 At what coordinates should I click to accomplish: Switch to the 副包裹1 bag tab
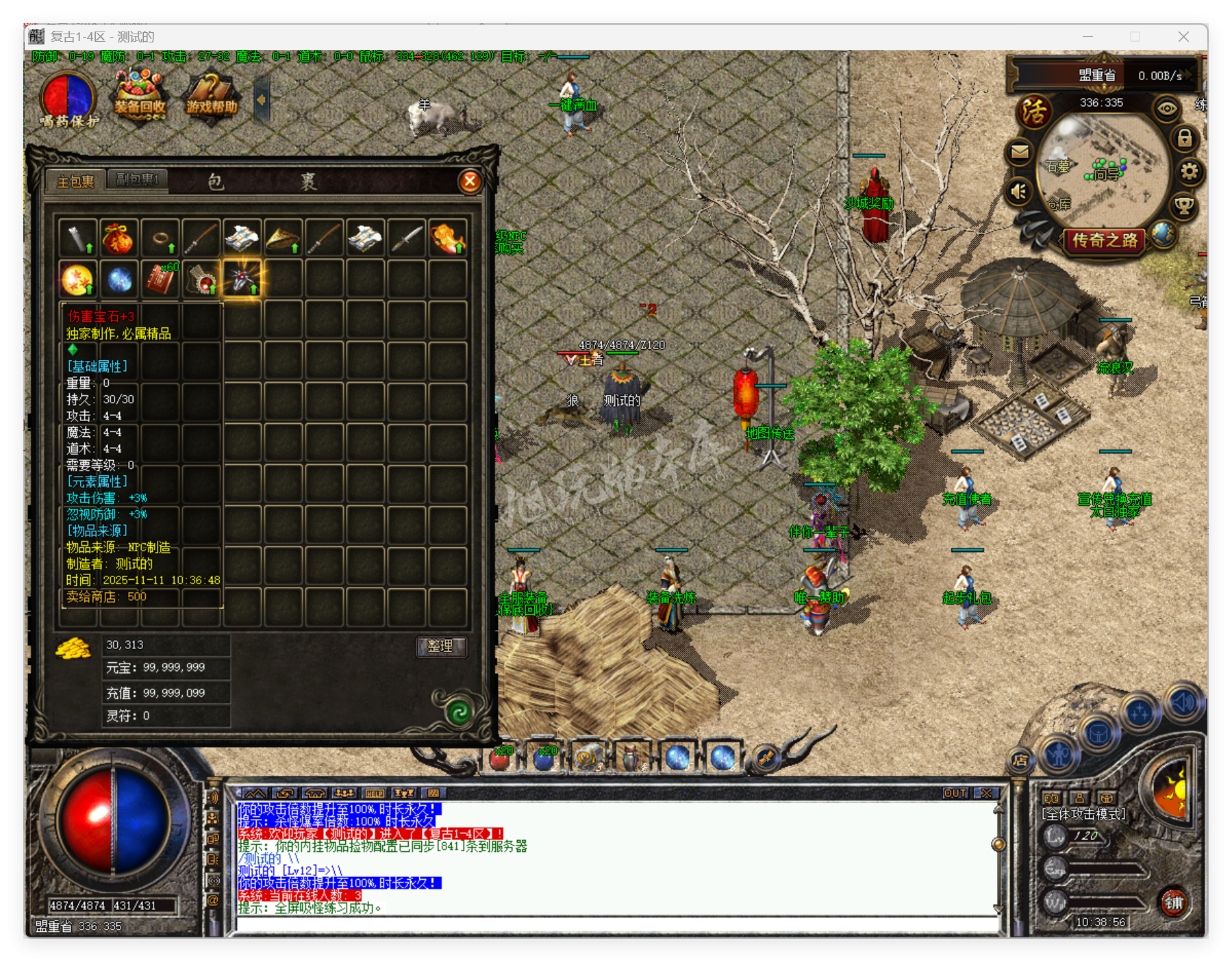point(137,178)
